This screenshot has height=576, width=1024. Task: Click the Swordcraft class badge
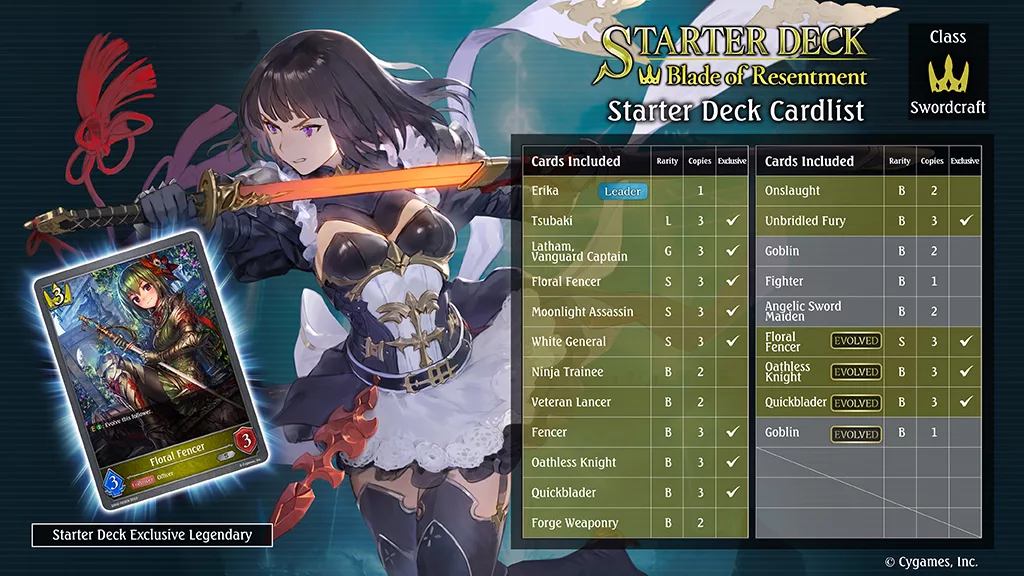(x=948, y=73)
